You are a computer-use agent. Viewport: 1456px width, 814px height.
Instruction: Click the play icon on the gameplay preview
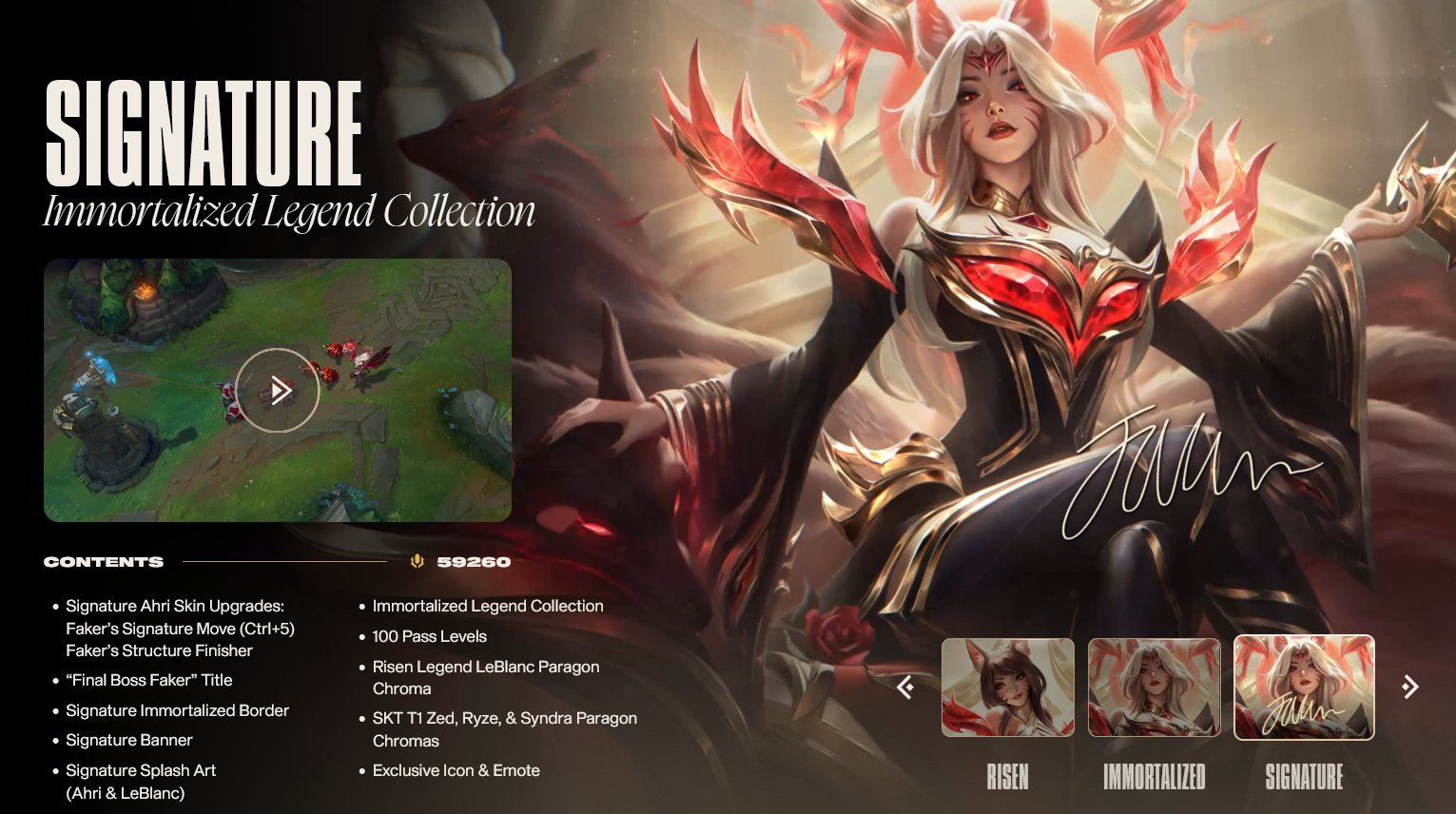click(277, 389)
